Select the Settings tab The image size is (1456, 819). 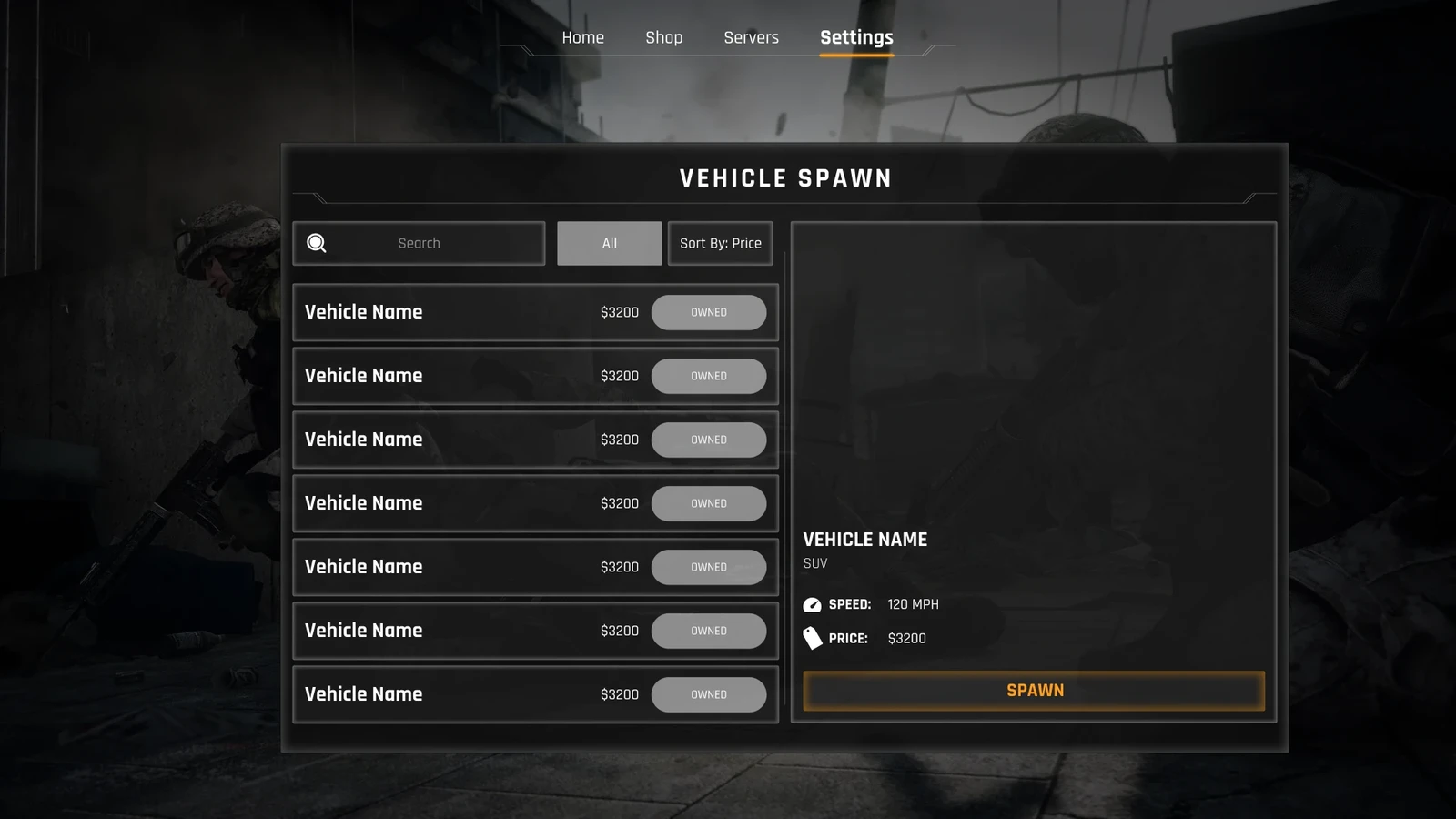click(x=856, y=37)
